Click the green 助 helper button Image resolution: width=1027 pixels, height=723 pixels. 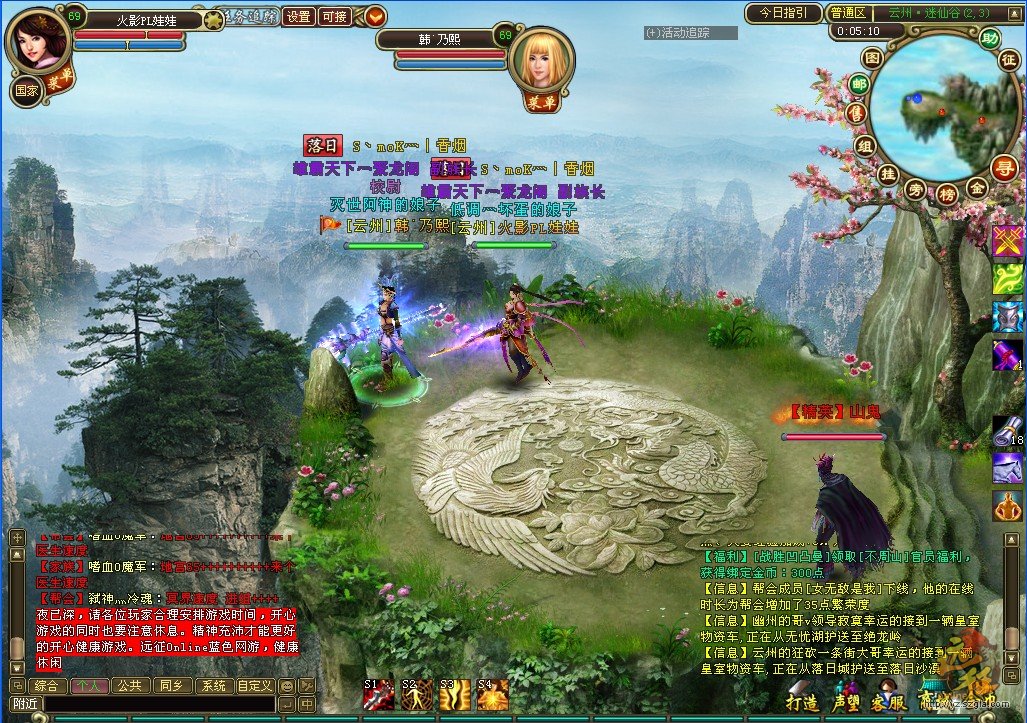coord(989,39)
